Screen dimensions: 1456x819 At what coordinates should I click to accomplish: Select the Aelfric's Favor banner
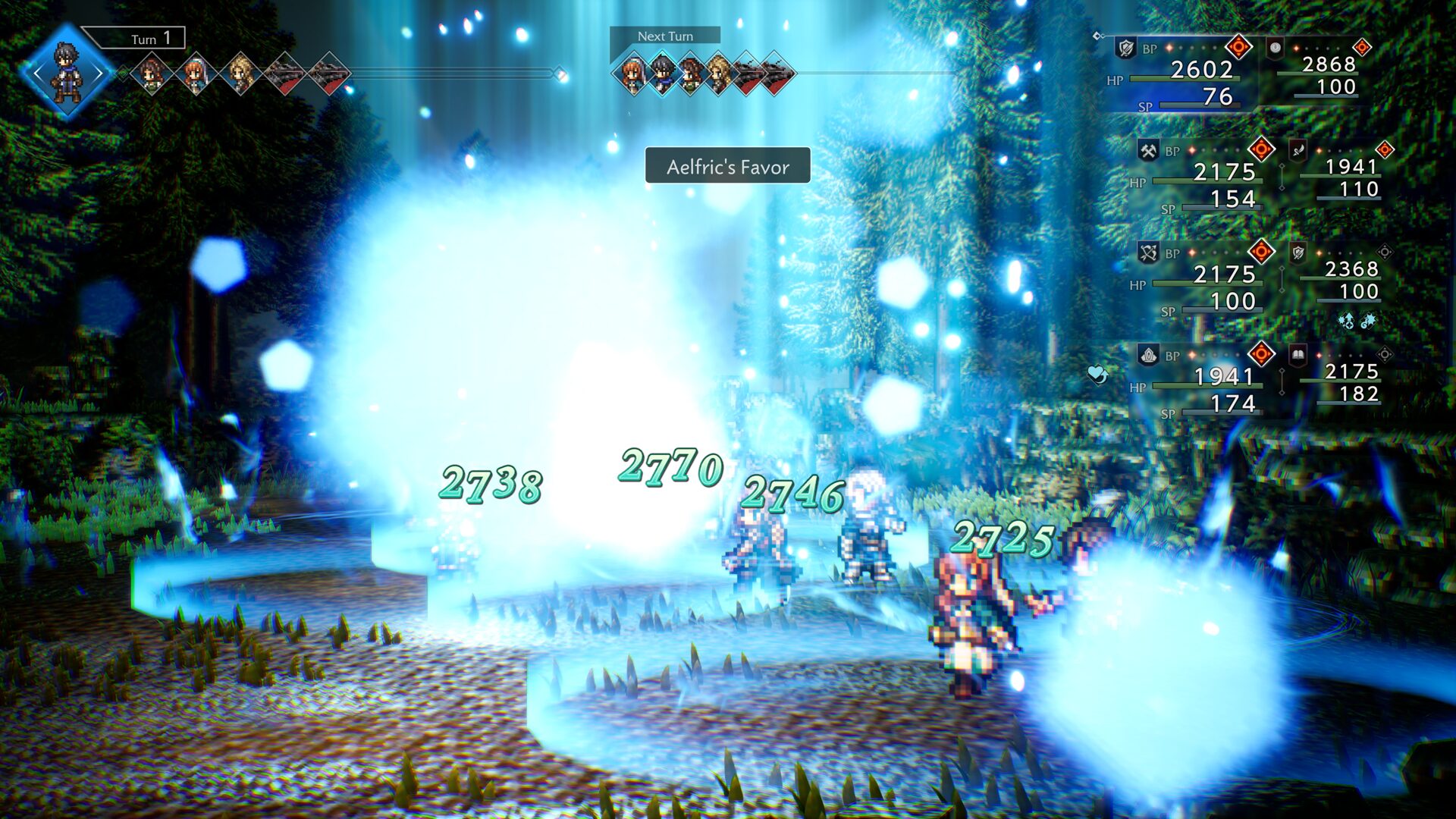pos(726,166)
